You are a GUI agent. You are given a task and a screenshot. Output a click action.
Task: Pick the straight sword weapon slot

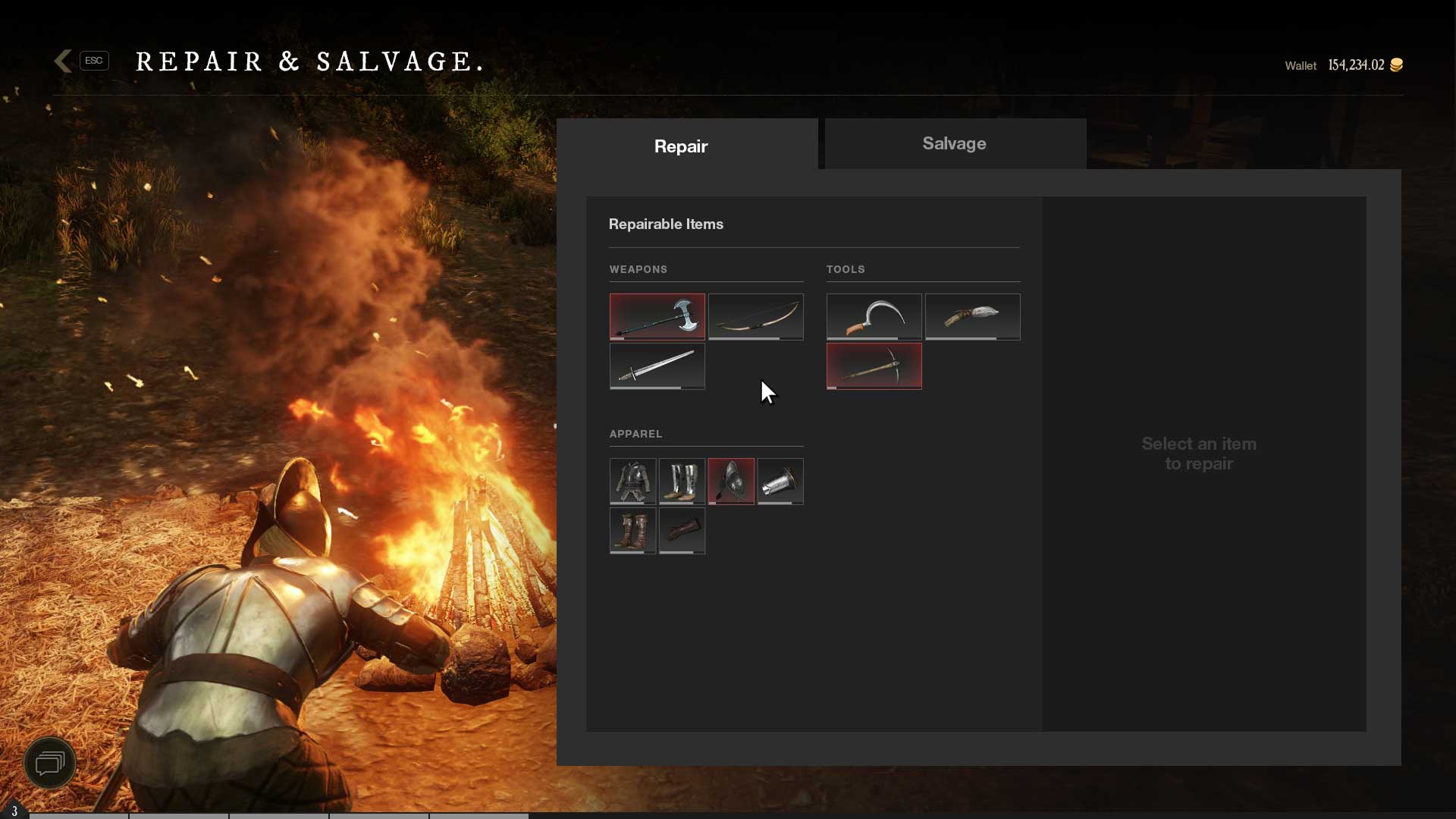(x=657, y=366)
